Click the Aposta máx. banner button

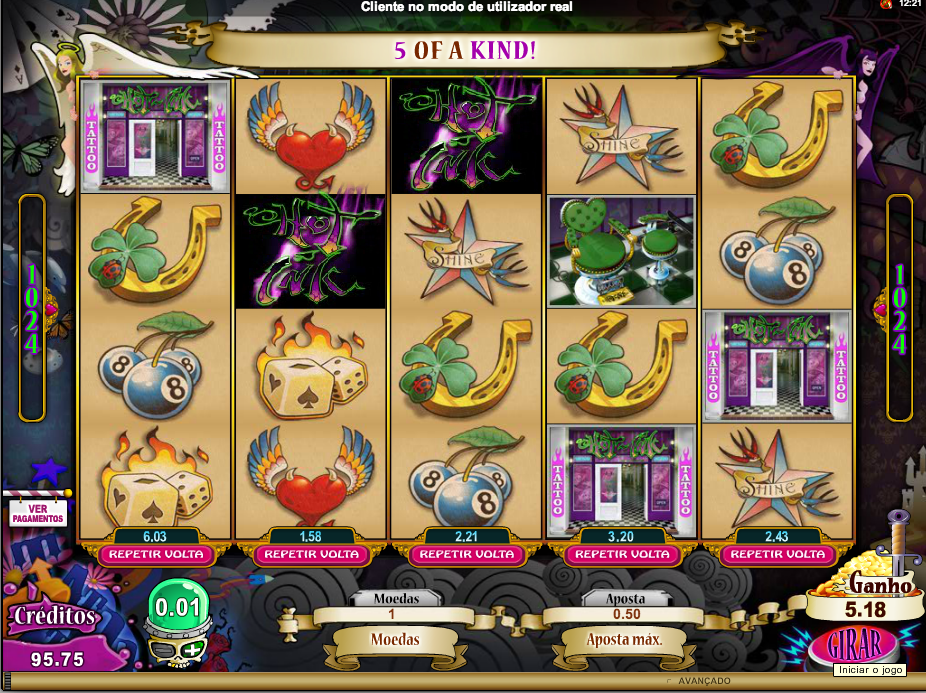[625, 639]
